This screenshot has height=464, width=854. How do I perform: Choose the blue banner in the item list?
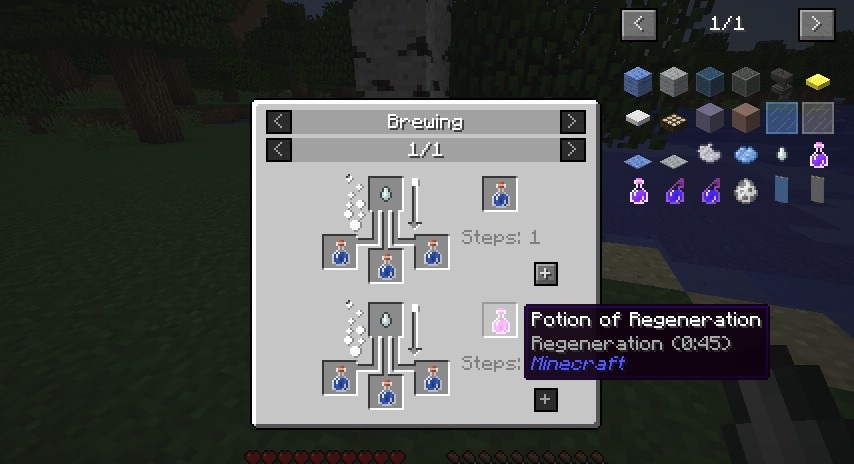click(x=782, y=189)
